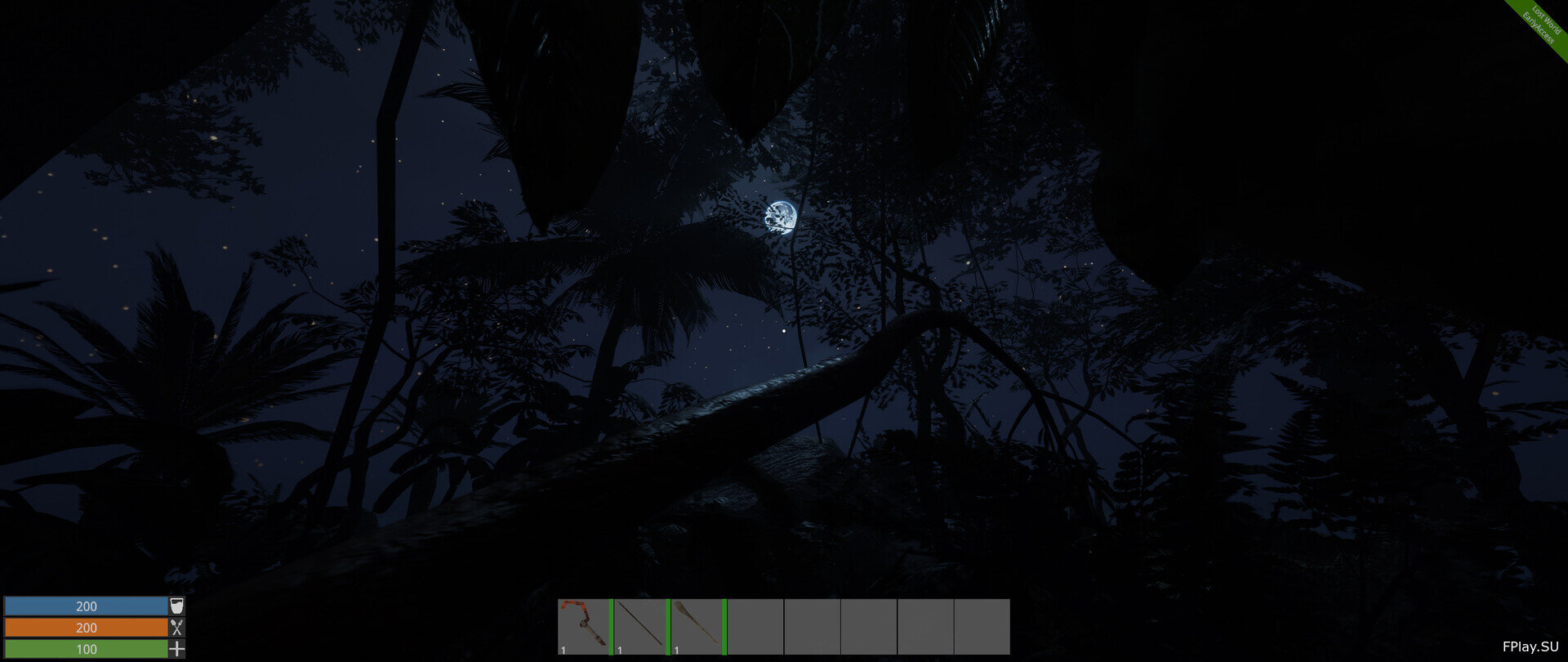Screen dimensions: 1568x662
Task: Select the orange-handled sickle hotbar slot
Action: point(583,626)
